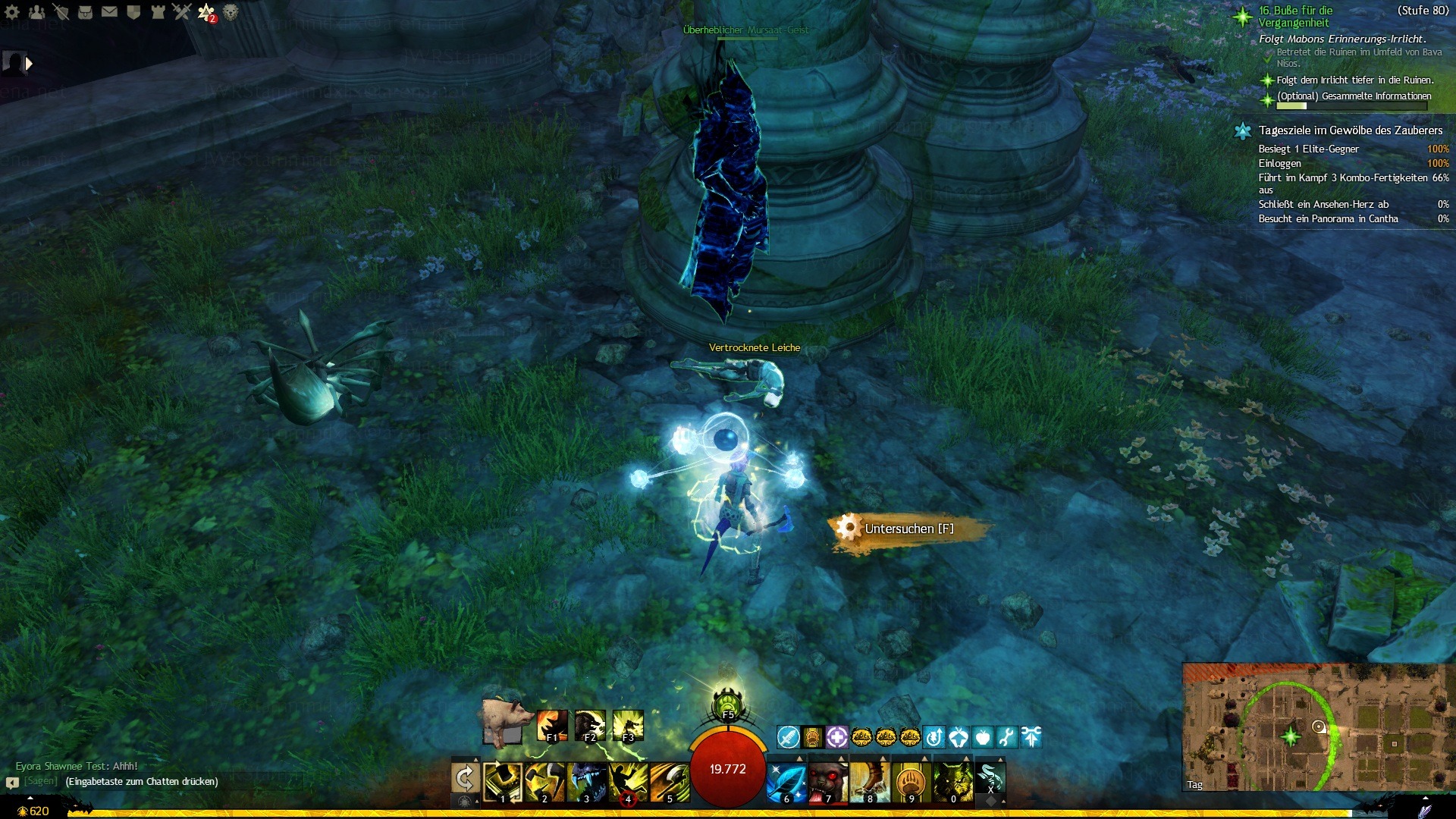Open the guild shield icon
Viewport: 1456px width, 819px height.
click(133, 12)
